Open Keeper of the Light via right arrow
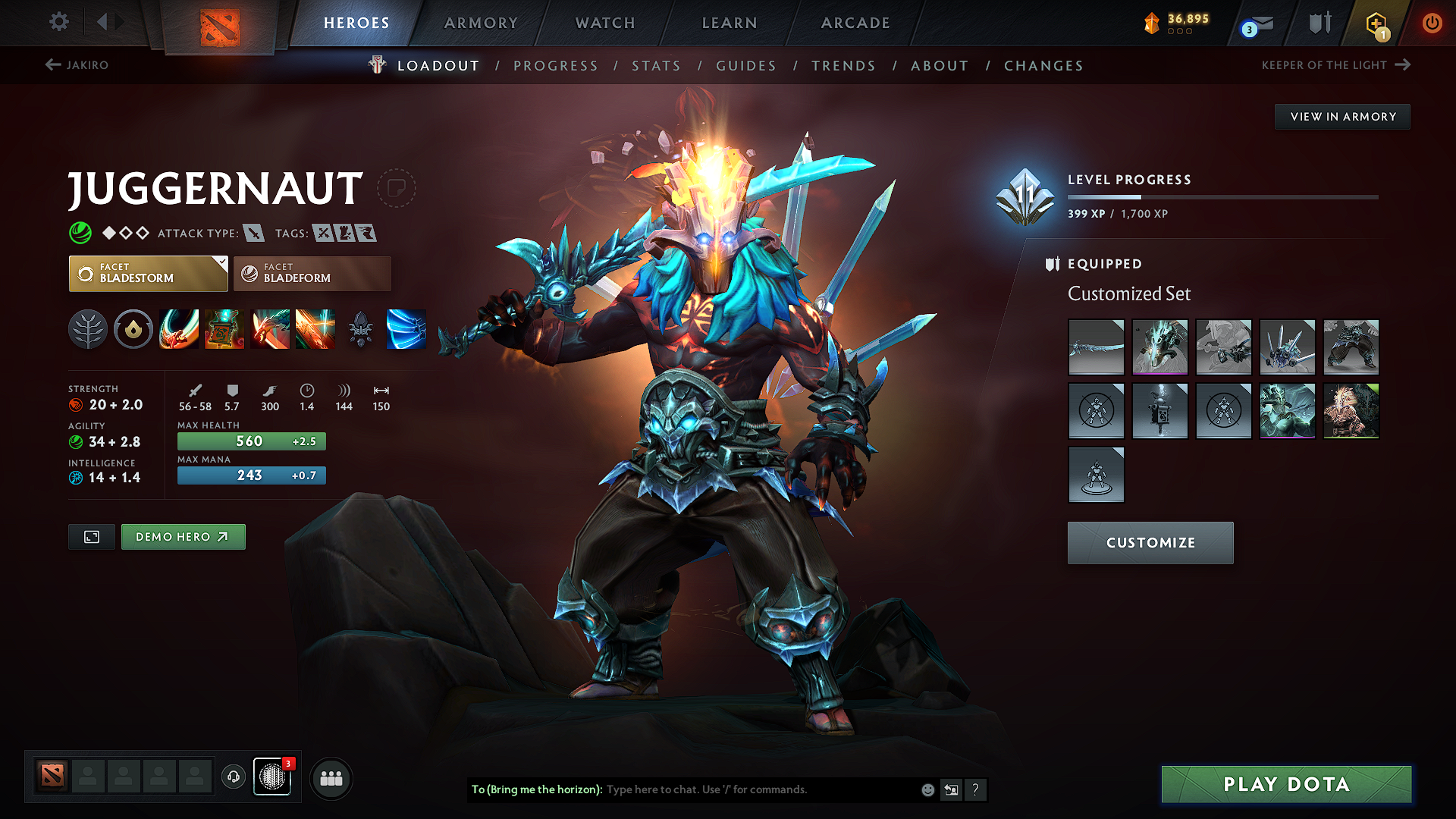 [1402, 65]
